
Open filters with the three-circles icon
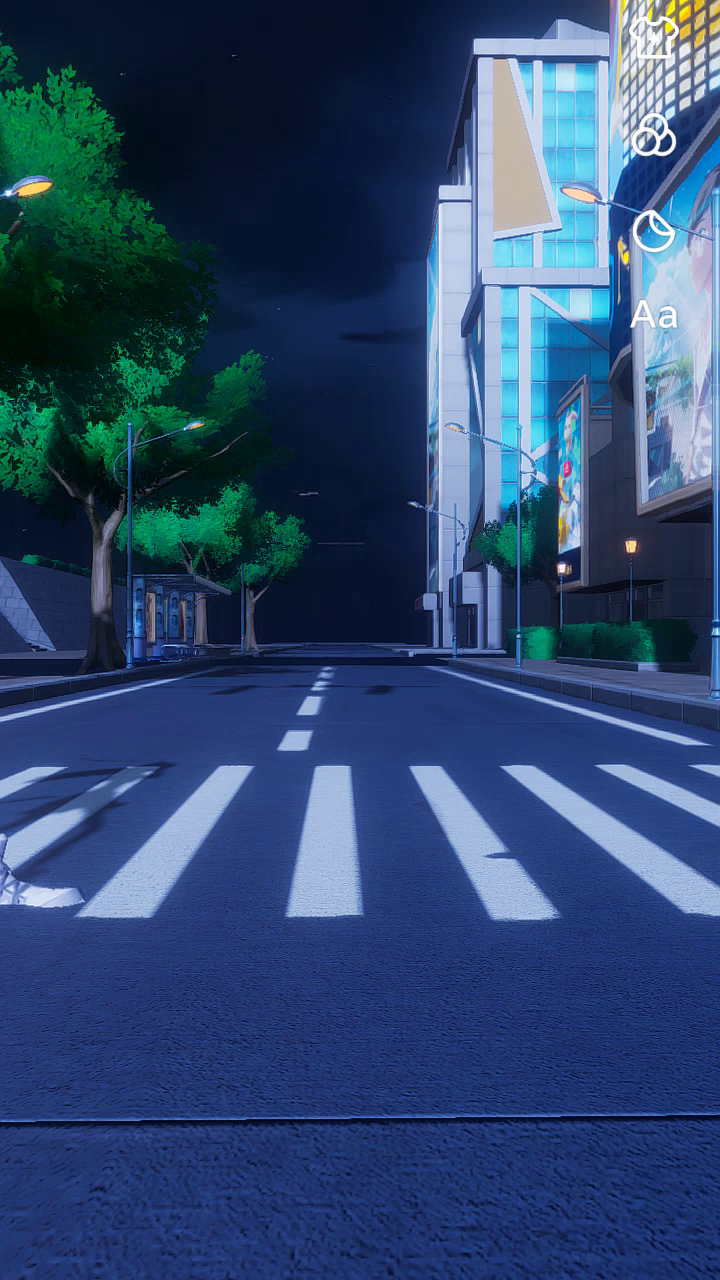point(654,135)
